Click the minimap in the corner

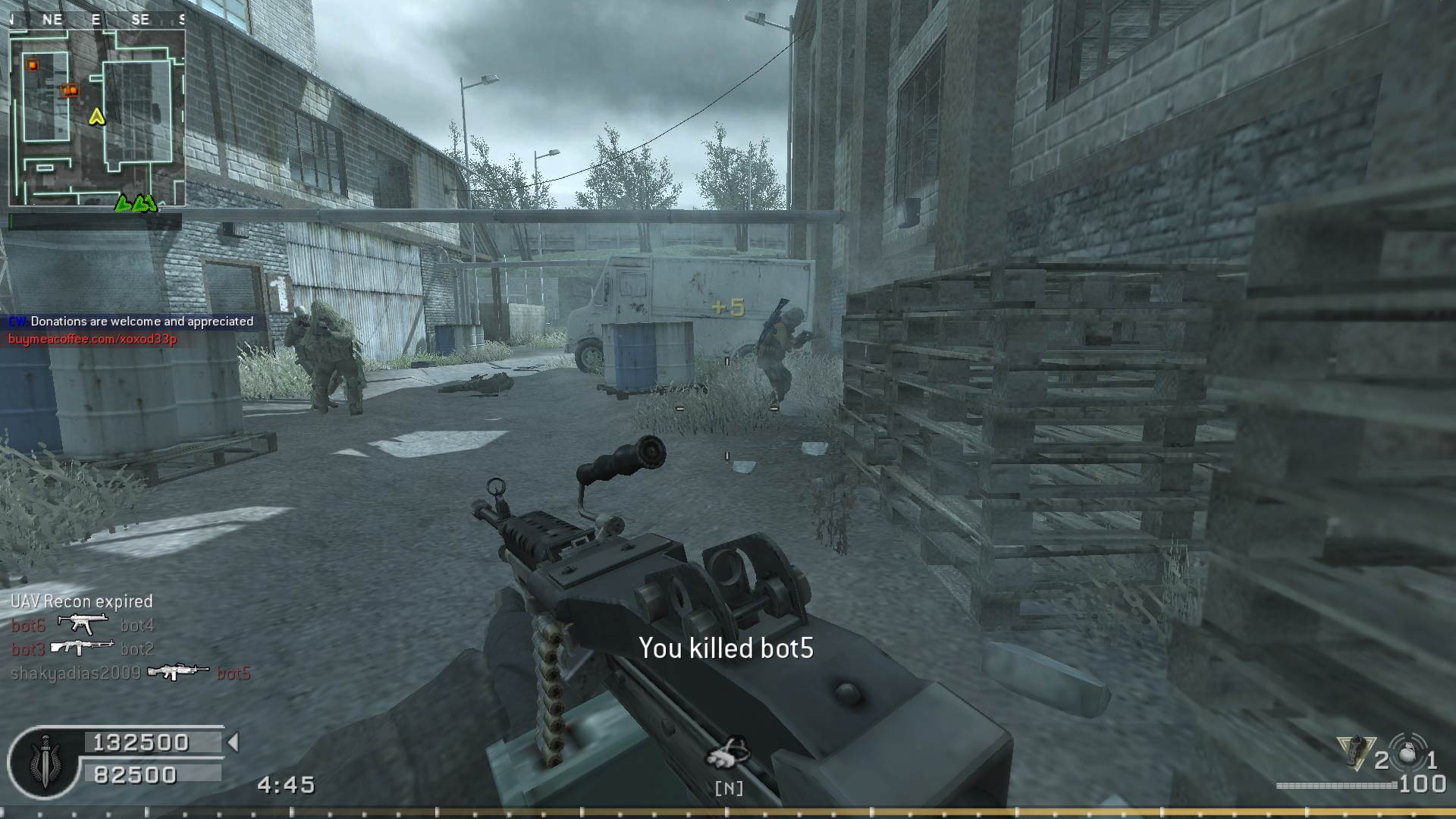coord(97,118)
